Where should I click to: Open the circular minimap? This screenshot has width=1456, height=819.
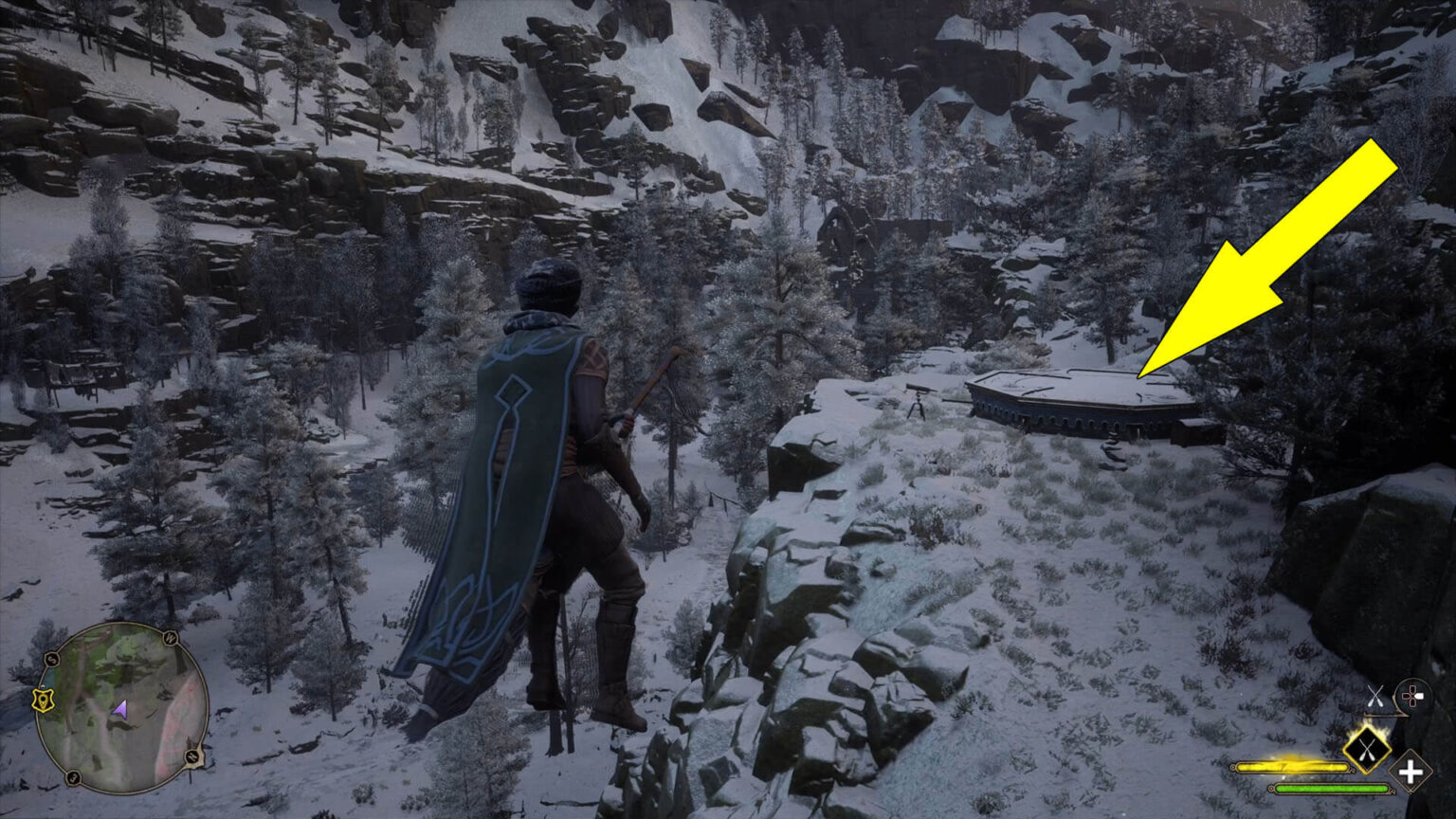(121, 707)
